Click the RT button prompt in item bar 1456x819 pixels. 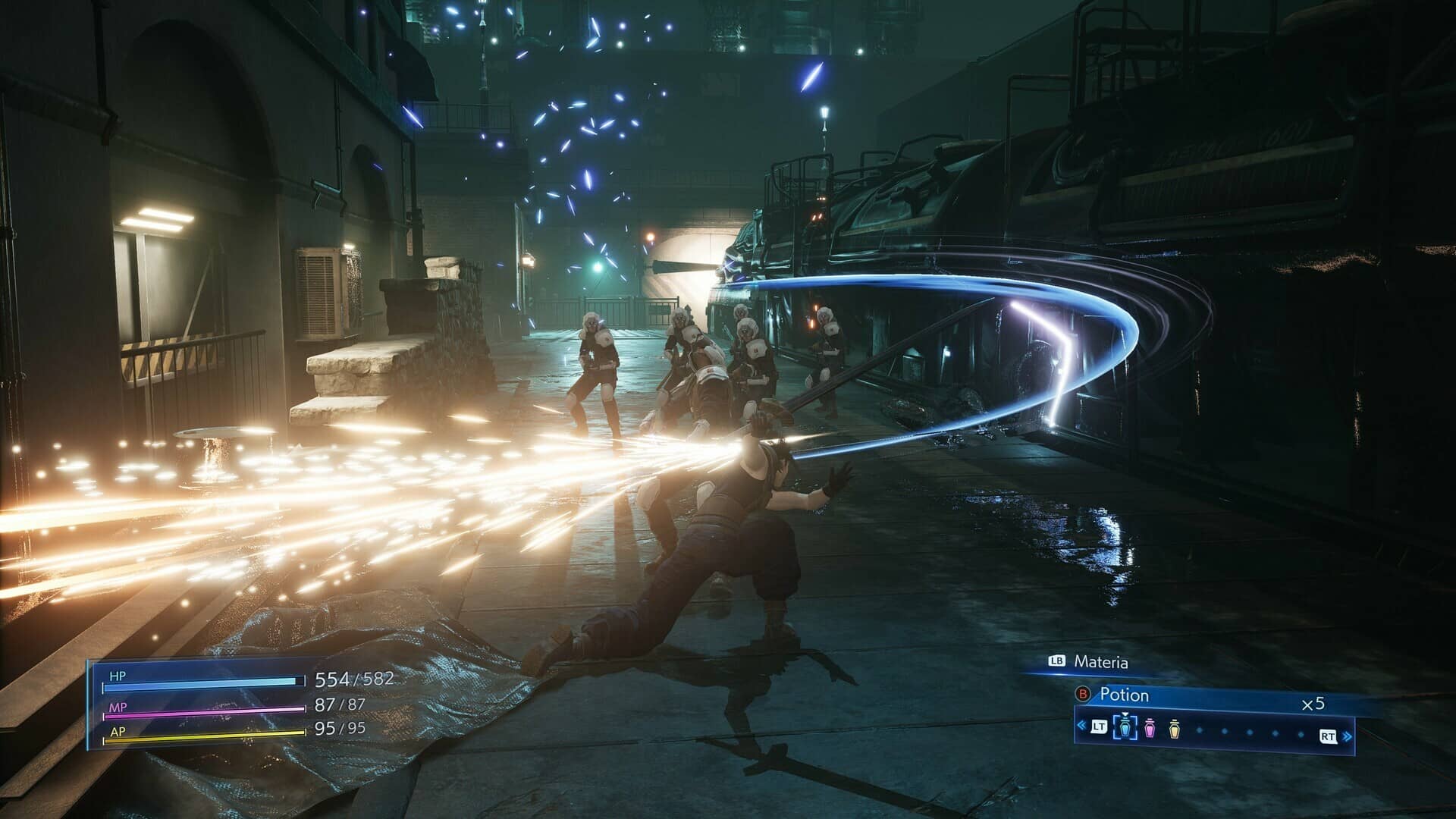point(1328,736)
